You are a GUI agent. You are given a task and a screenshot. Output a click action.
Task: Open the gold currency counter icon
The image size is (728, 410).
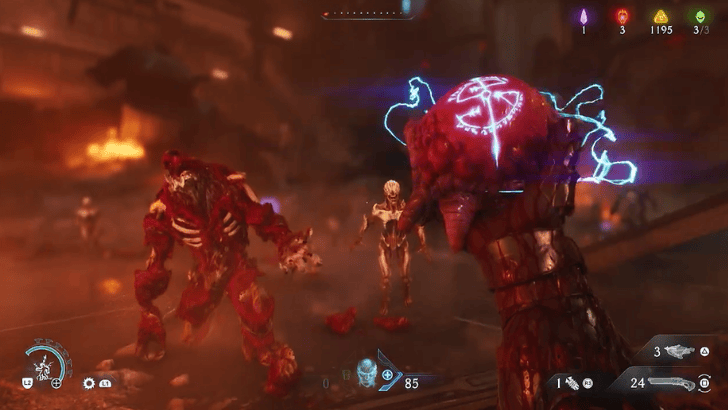coord(659,15)
